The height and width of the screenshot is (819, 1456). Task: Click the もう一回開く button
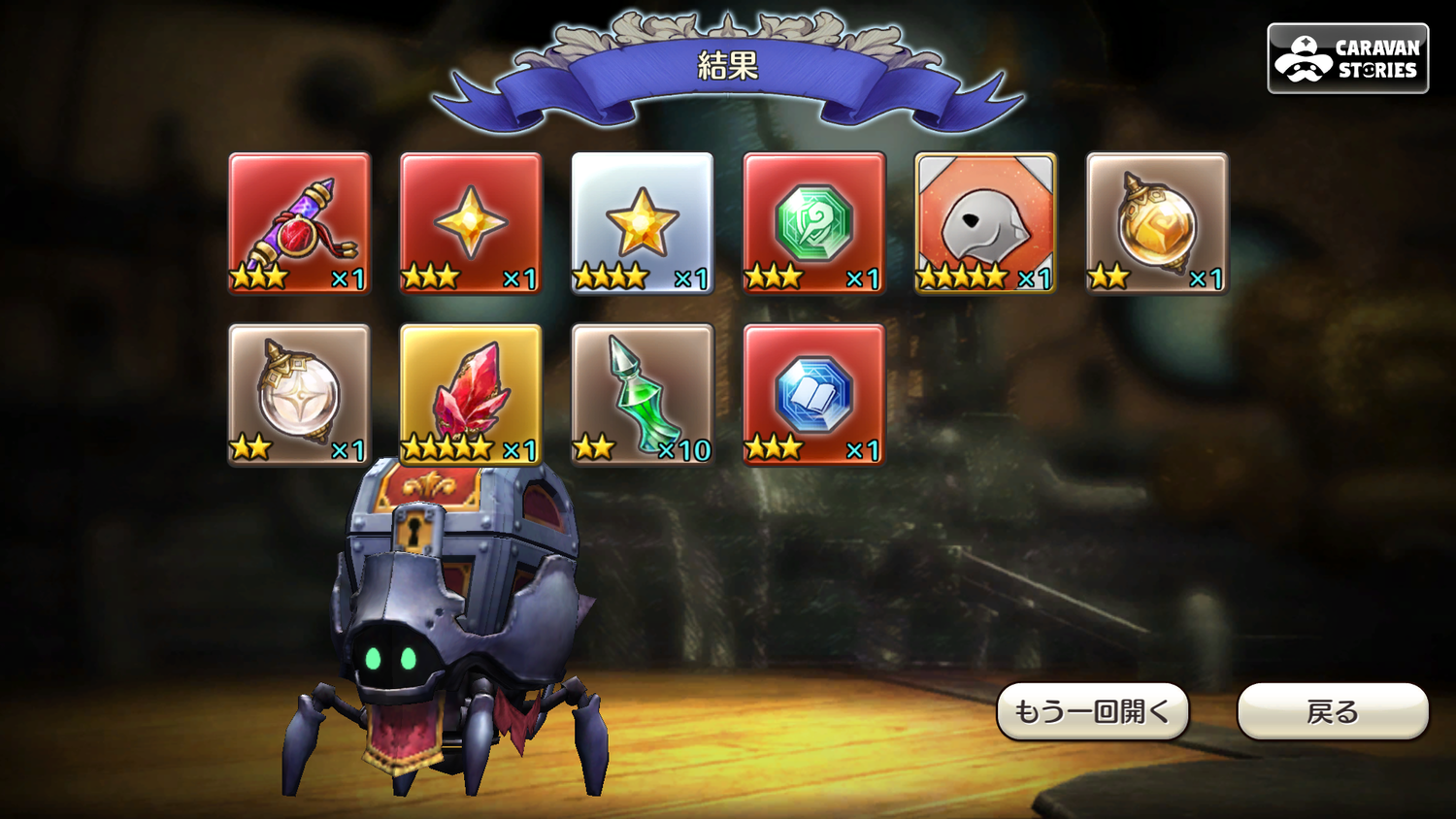click(x=1092, y=711)
